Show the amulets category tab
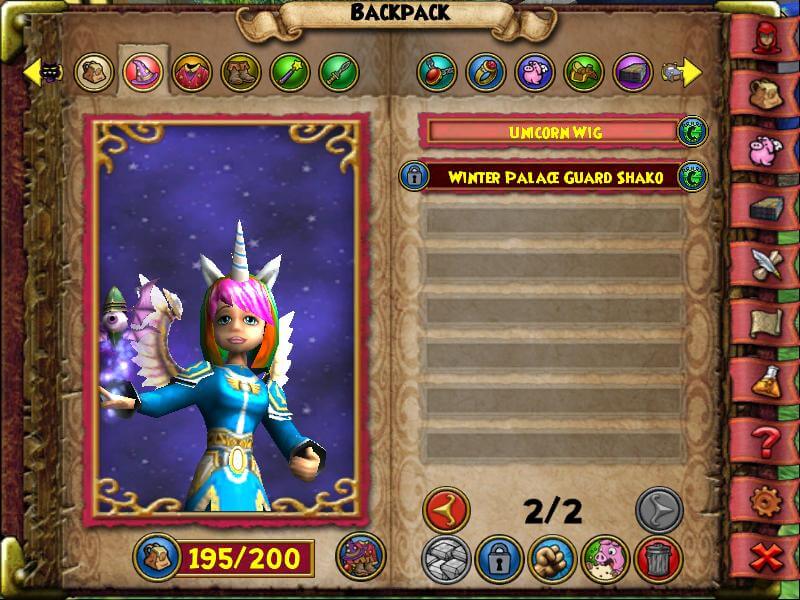Screen dimensions: 800x600 pos(437,72)
